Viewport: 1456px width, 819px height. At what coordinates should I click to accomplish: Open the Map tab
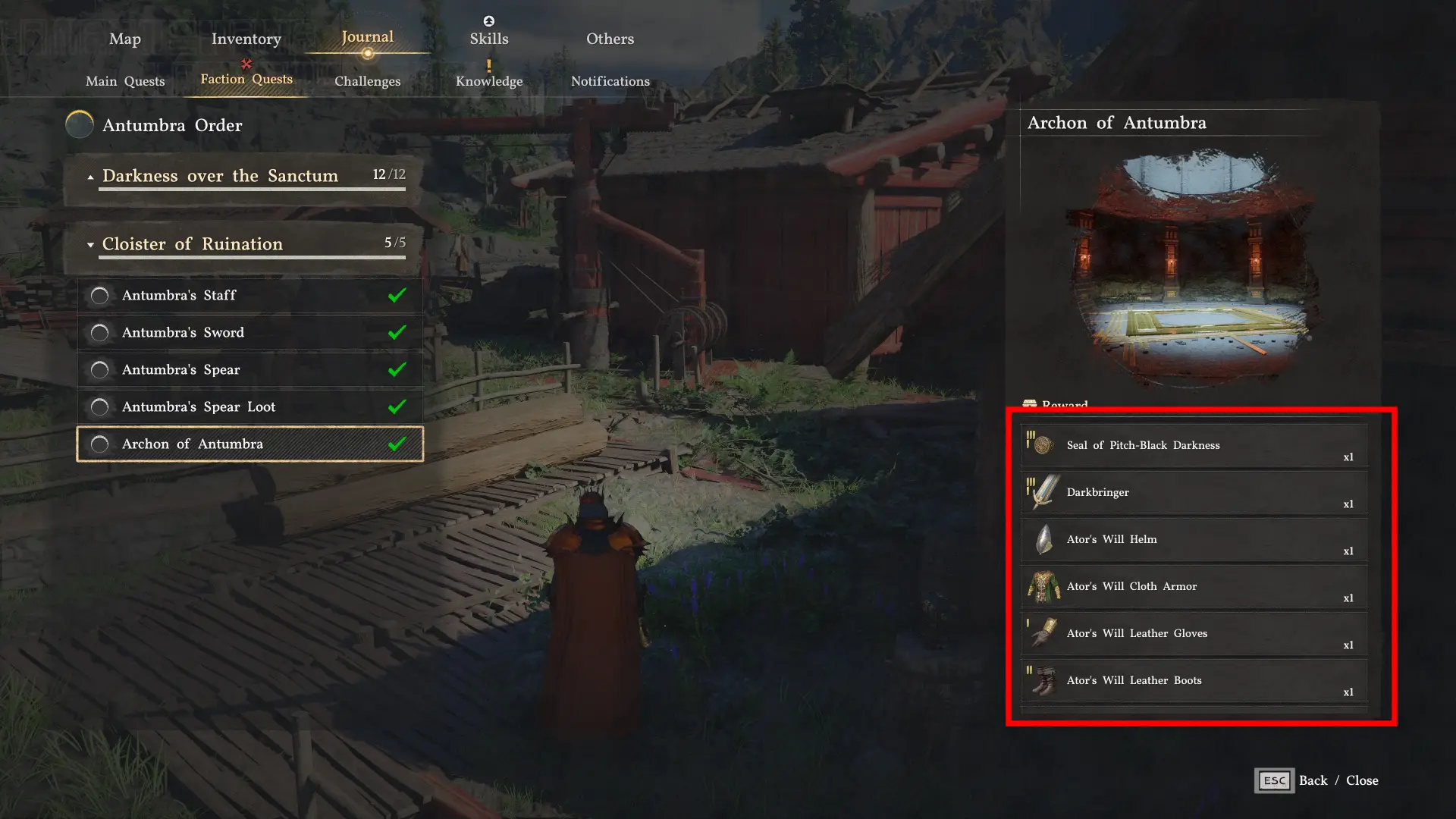(125, 39)
